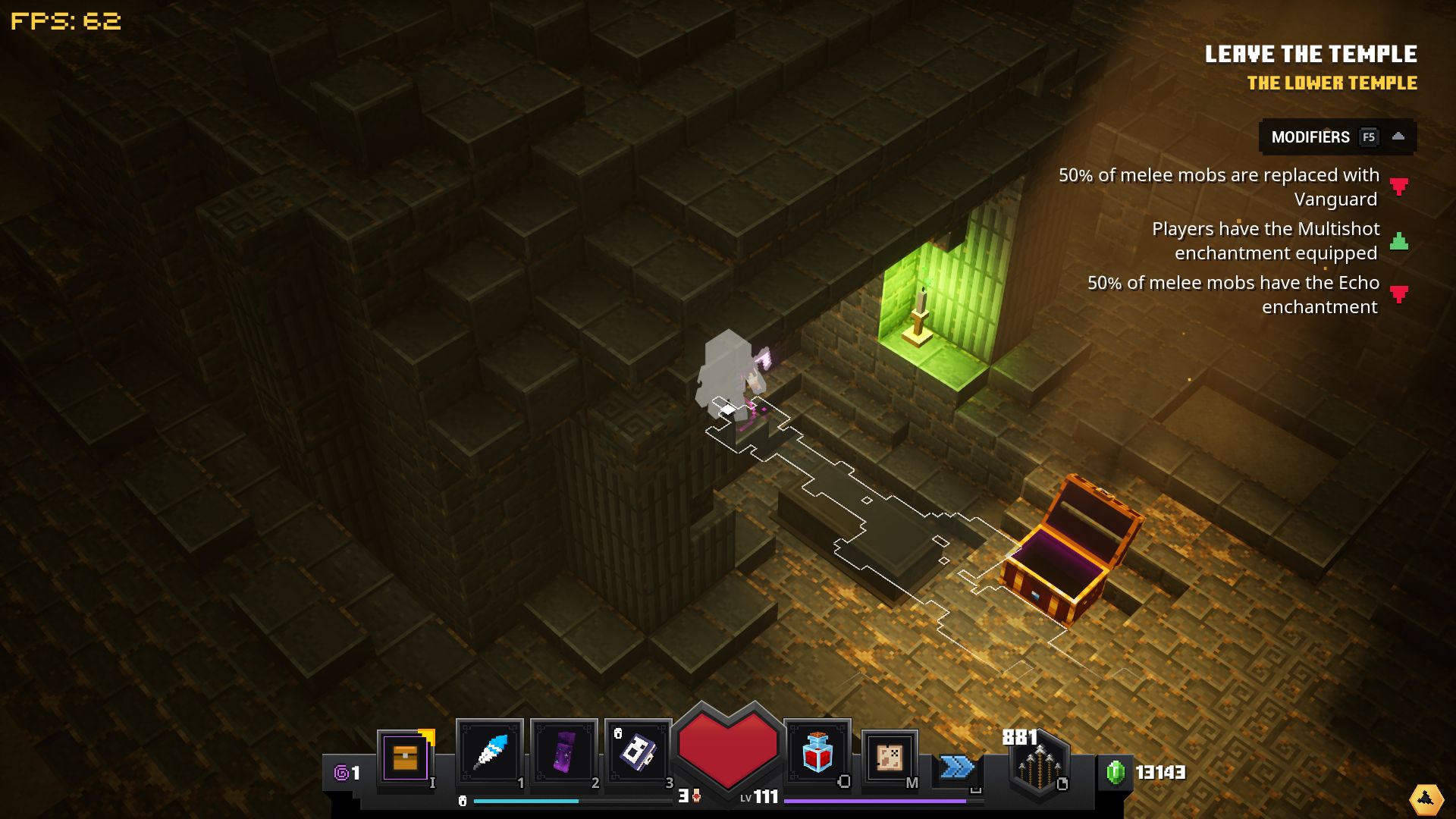
Task: Collapse the Modifiers panel arrow
Action: coord(1398,137)
